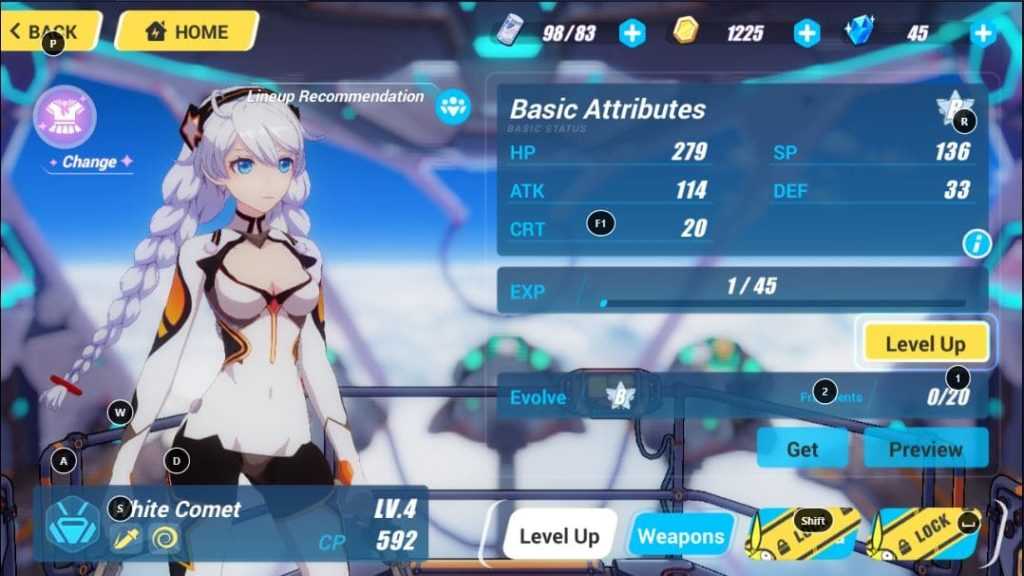Open the outfit Change icon
The height and width of the screenshot is (576, 1024).
65,117
